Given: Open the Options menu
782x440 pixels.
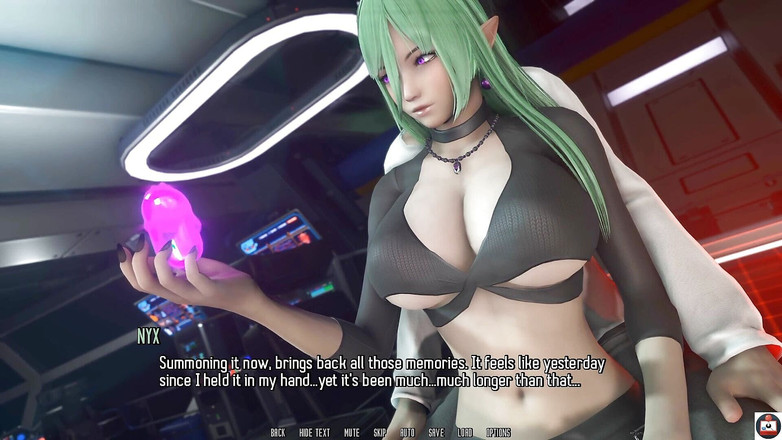Looking at the screenshot, I should click(498, 433).
